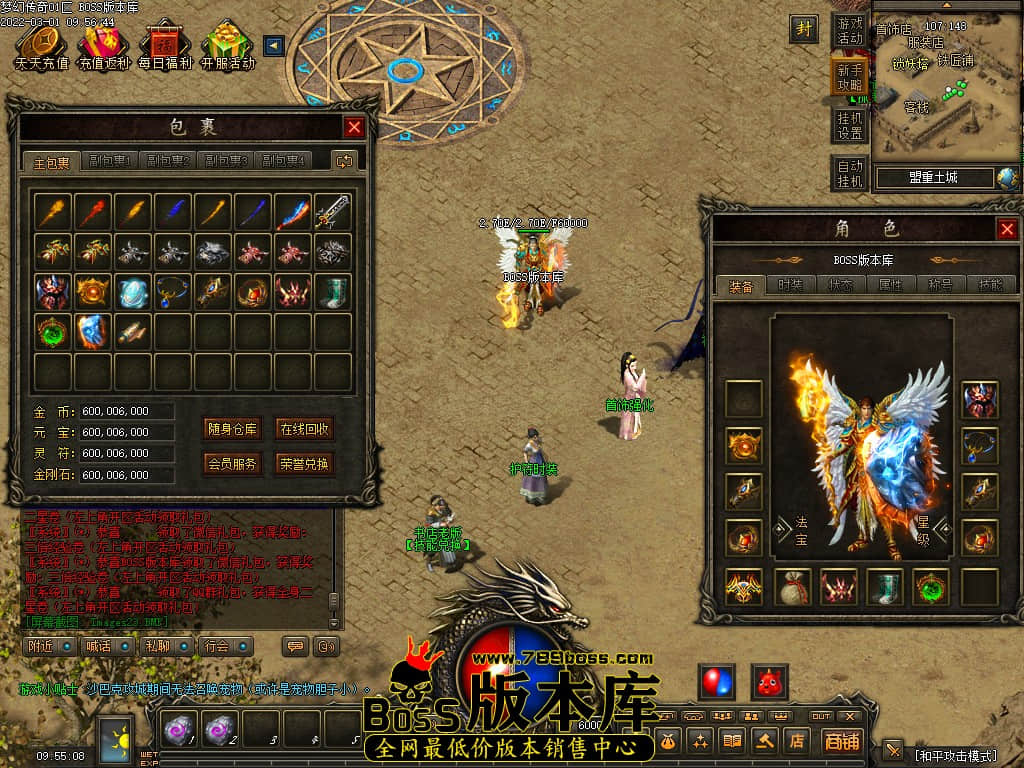Switch to the 属性 attributes tab
The image size is (1024, 768).
(890, 285)
